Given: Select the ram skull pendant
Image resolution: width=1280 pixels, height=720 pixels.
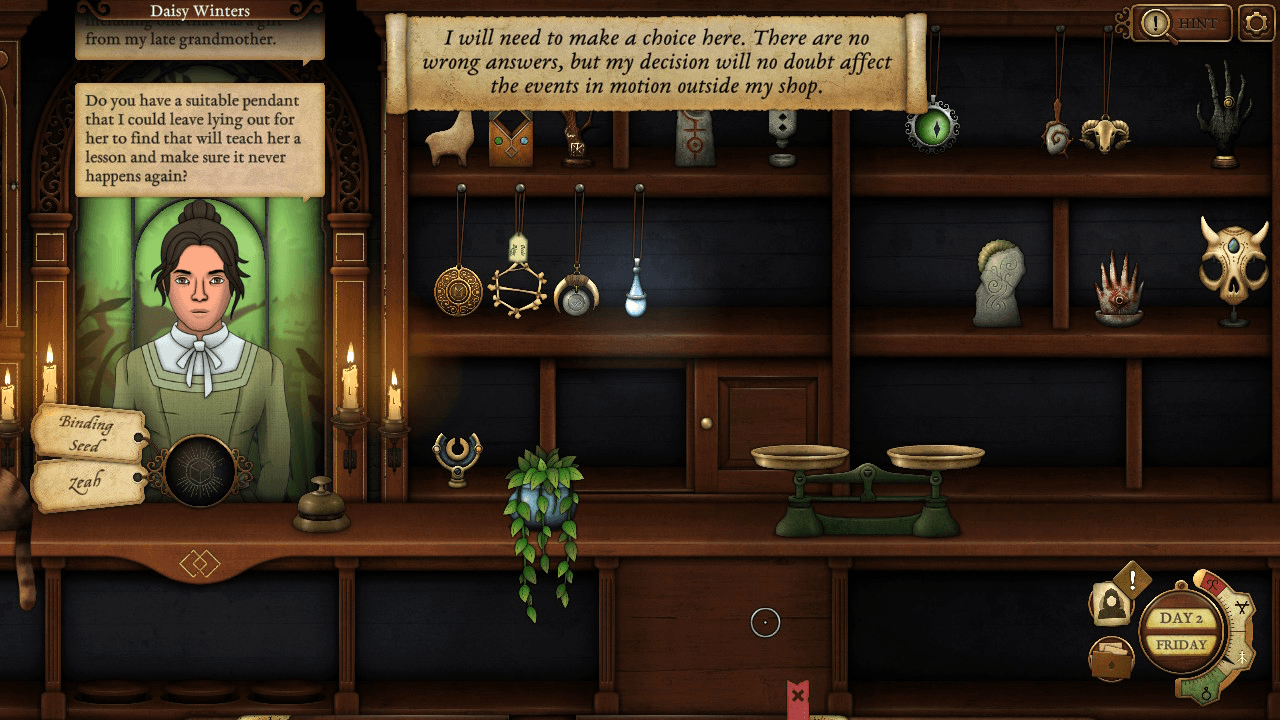Looking at the screenshot, I should pyautogui.click(x=1105, y=133).
